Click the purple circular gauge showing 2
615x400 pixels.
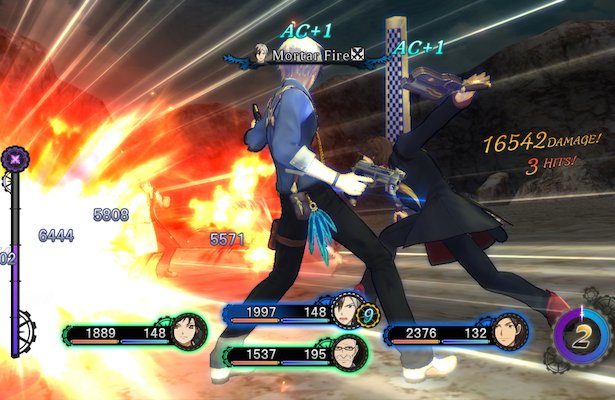tap(583, 337)
